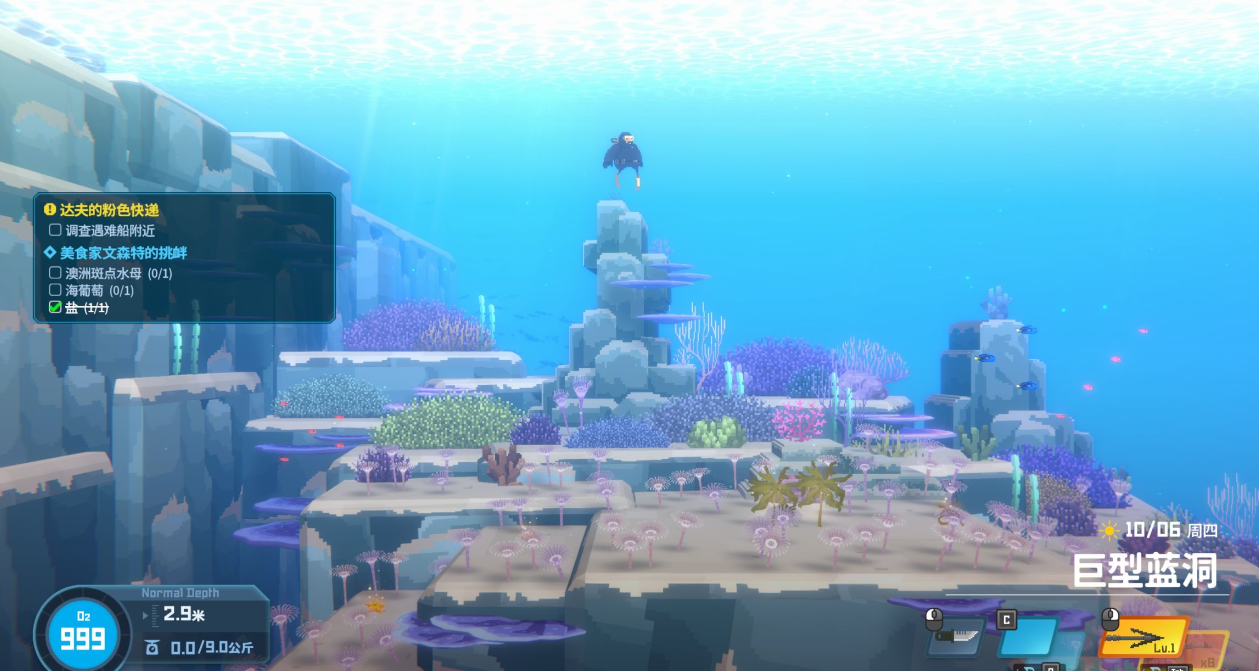1259x671 pixels.
Task: Select the empty blue item slot
Action: tap(1027, 636)
